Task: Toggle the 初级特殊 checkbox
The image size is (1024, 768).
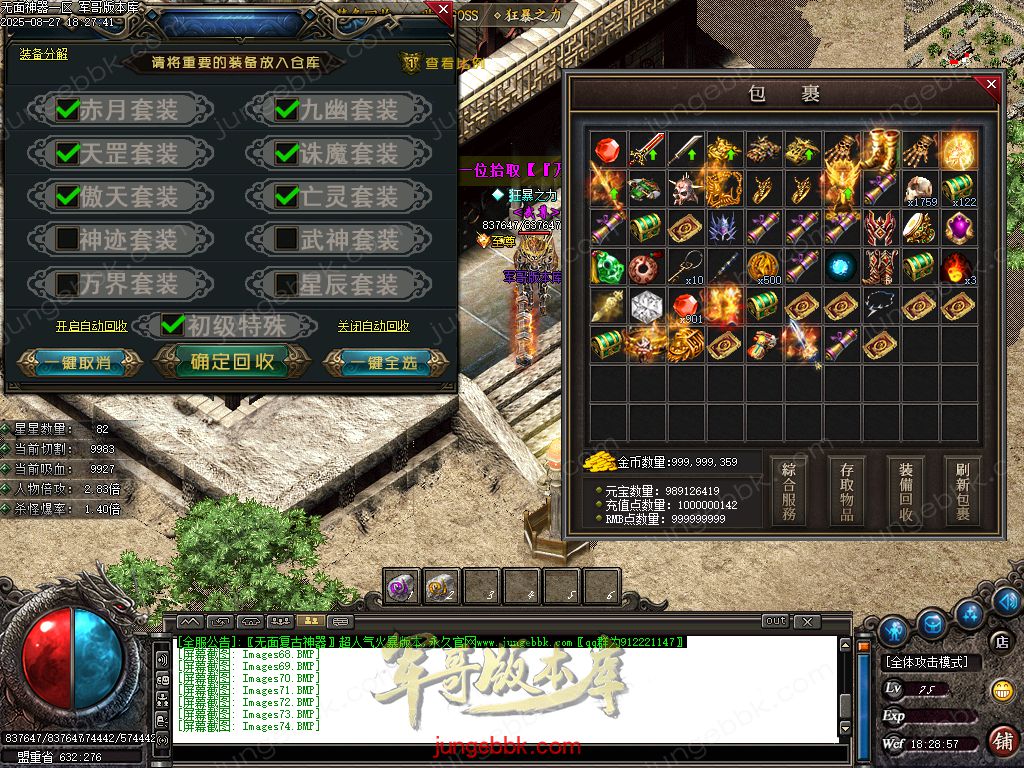Action: (x=173, y=324)
